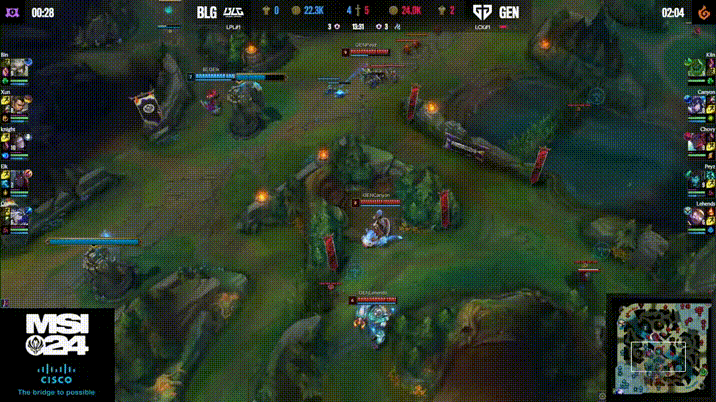Image resolution: width=716 pixels, height=402 pixels.
Task: Click the minimap
Action: 660,347
